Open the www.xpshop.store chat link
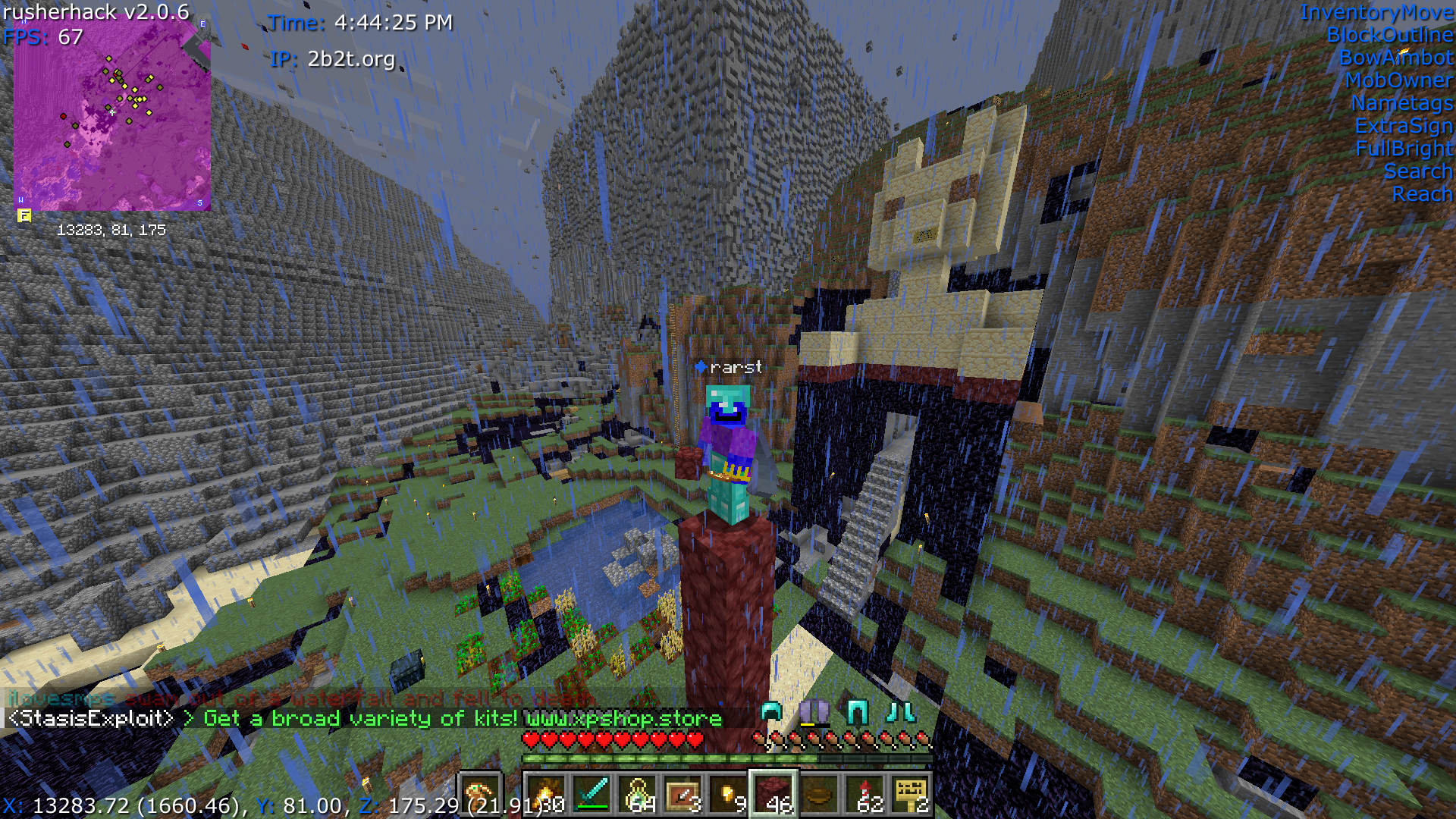Image resolution: width=1456 pixels, height=819 pixels. point(623,718)
